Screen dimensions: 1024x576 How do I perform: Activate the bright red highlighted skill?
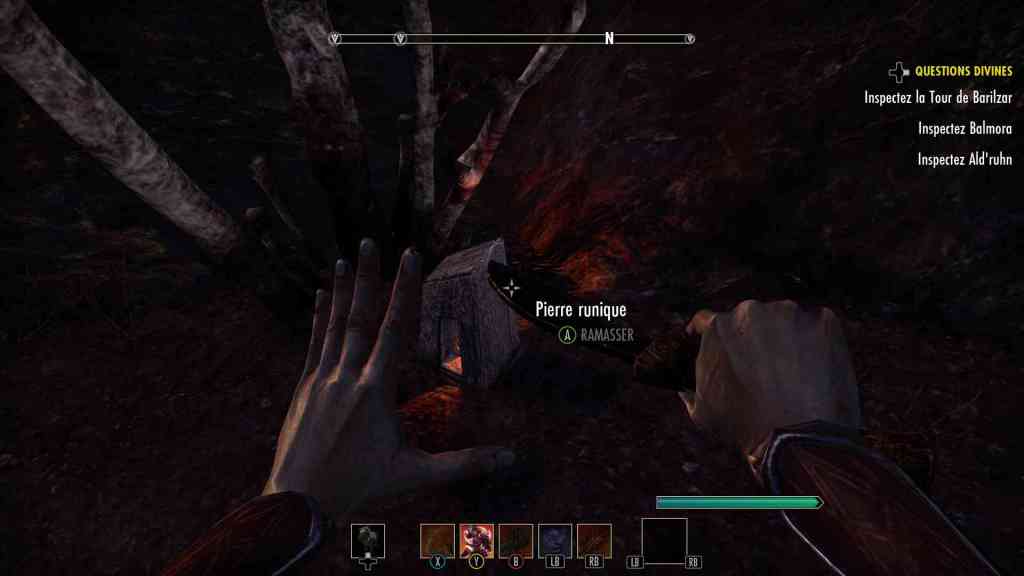tap(476, 540)
